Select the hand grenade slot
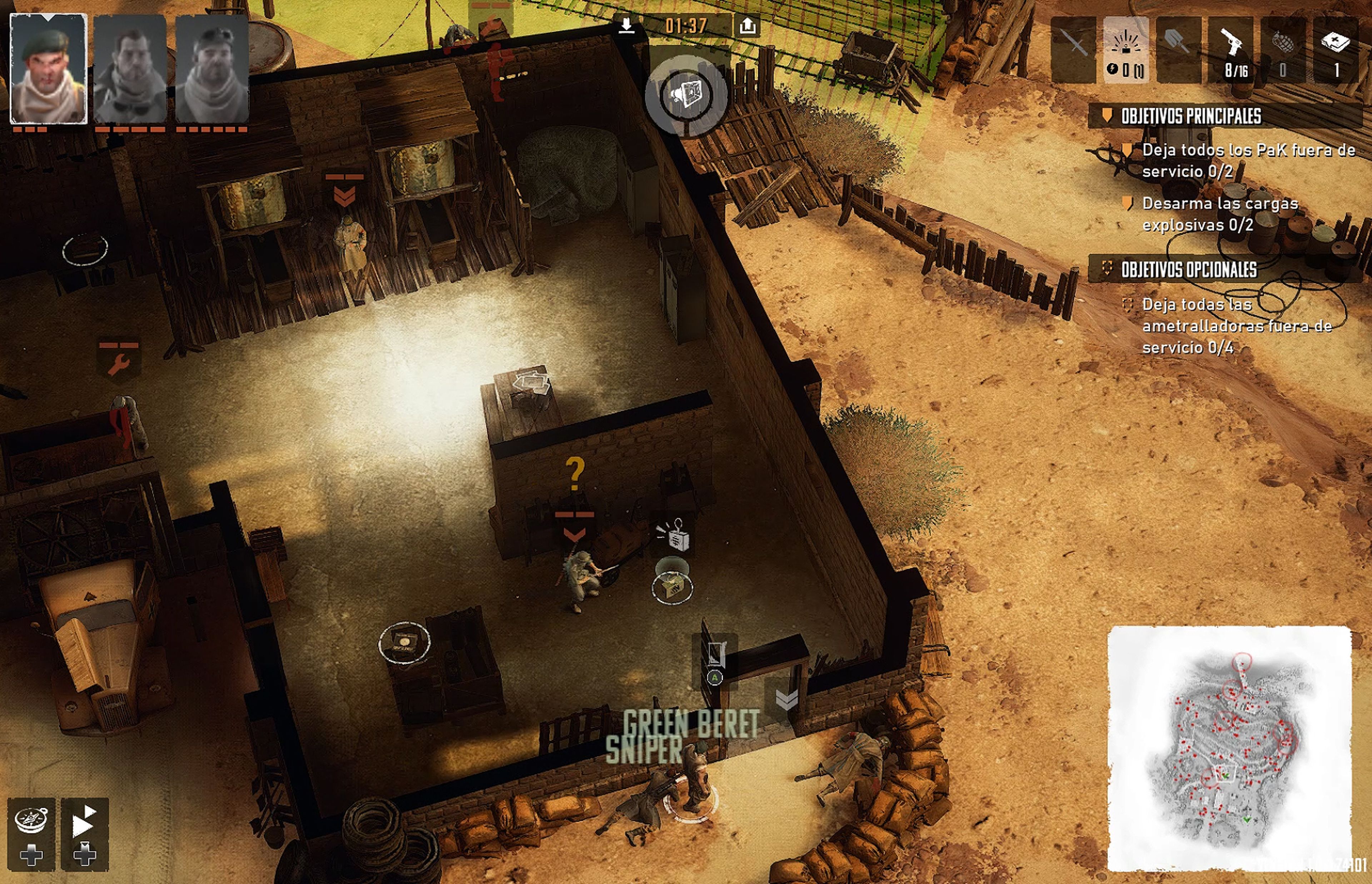Viewport: 1372px width, 884px height. point(1283,49)
